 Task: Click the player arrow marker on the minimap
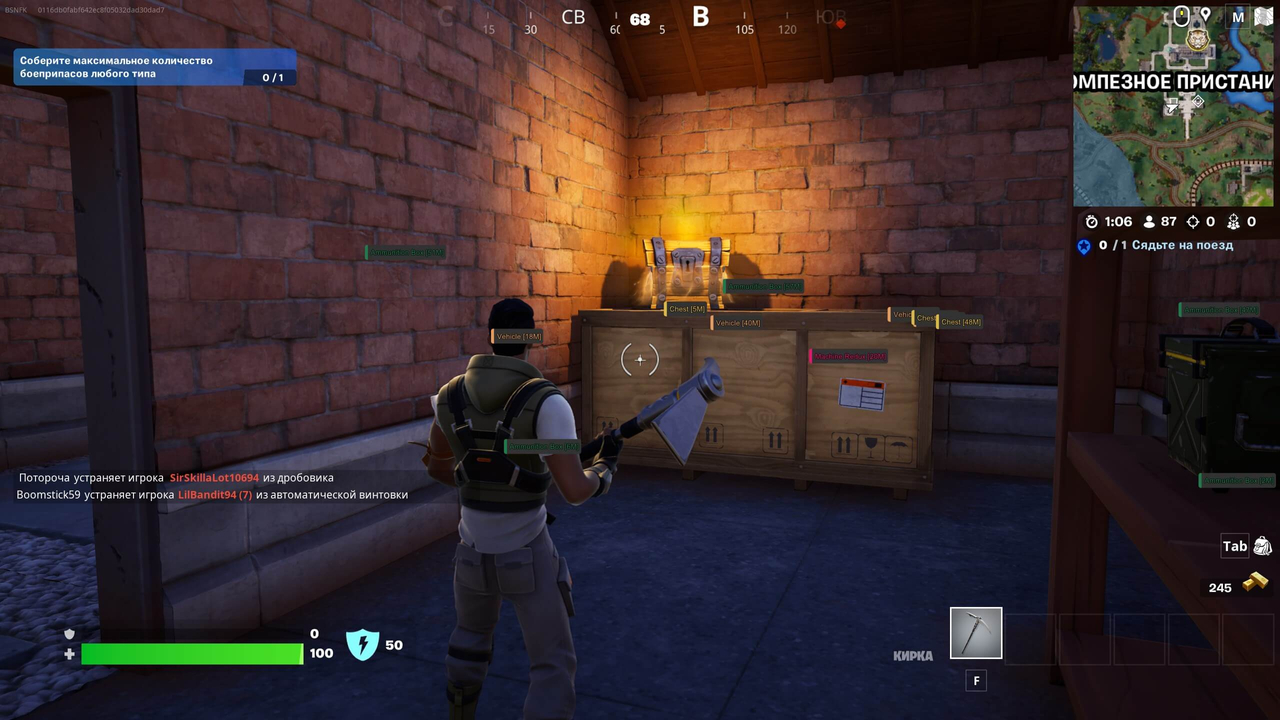click(x=1172, y=106)
